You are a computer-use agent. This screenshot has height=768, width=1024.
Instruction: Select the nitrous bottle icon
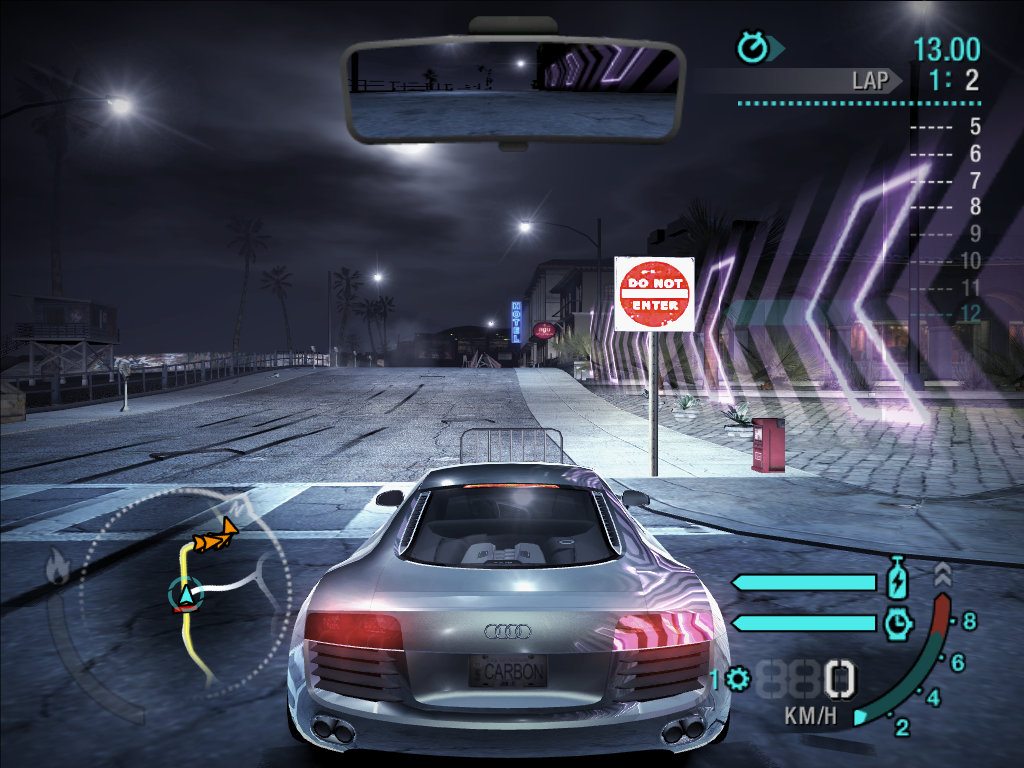(897, 580)
